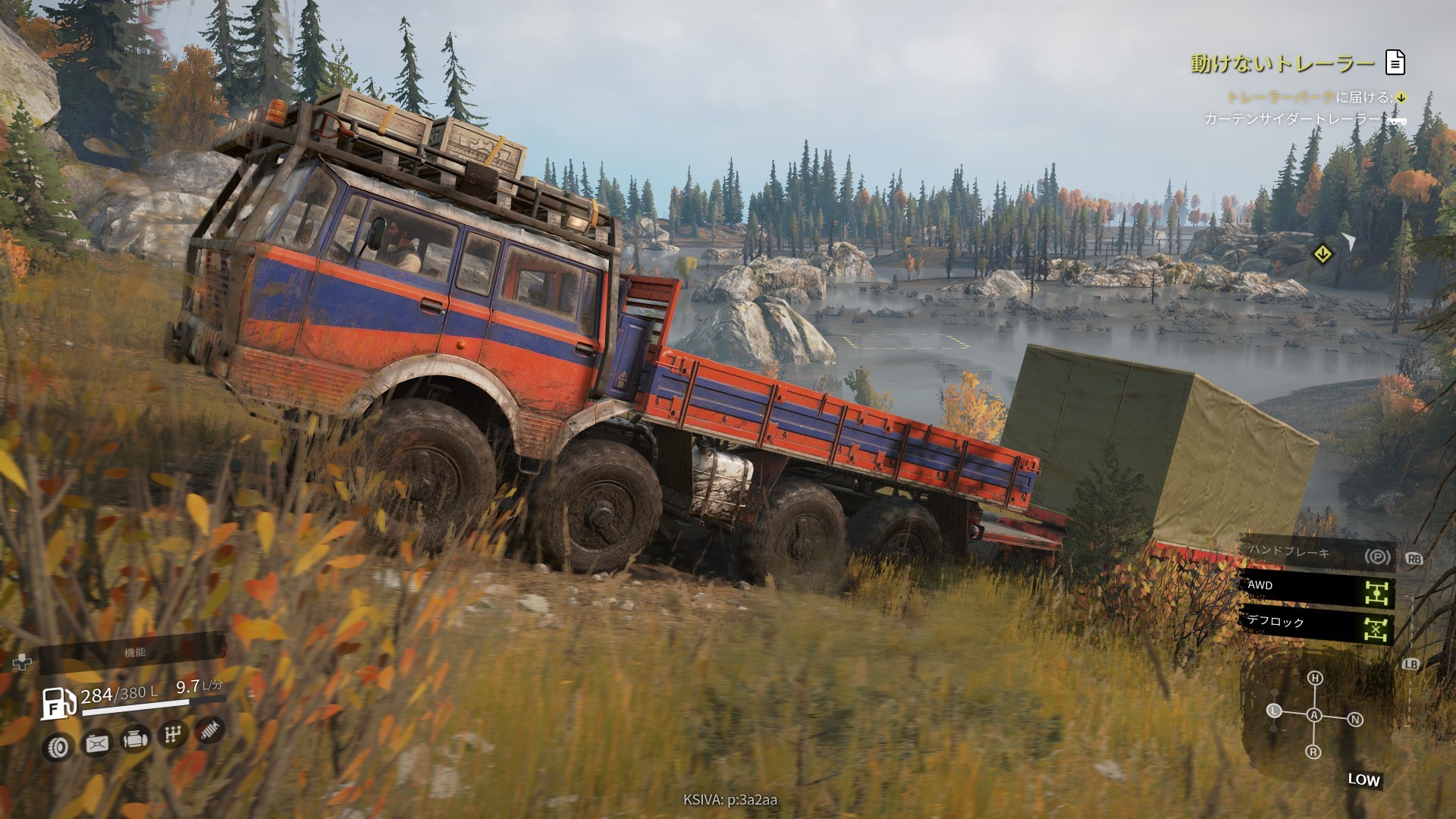The width and height of the screenshot is (1456, 819).
Task: Select the suspension spring status icon
Action: 210,730
